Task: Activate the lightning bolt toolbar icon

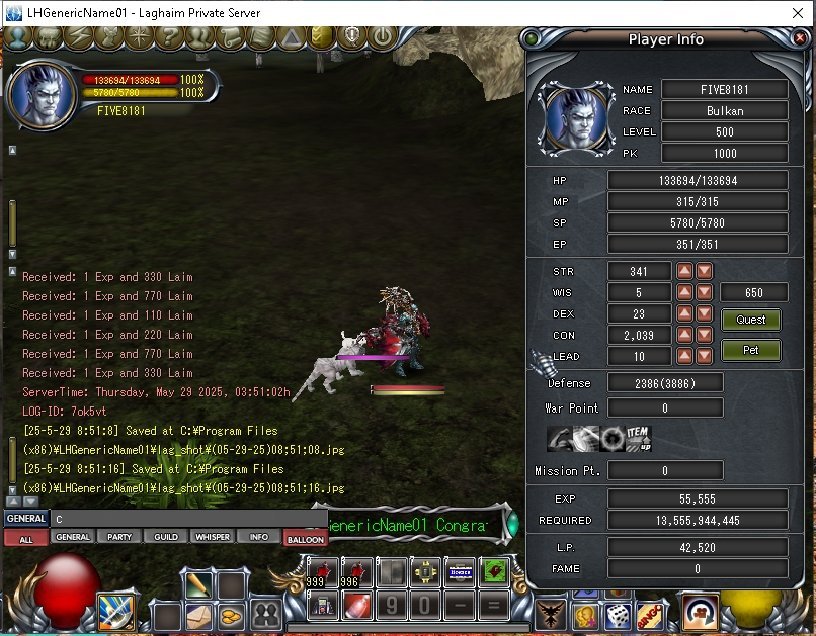Action: 77,38
